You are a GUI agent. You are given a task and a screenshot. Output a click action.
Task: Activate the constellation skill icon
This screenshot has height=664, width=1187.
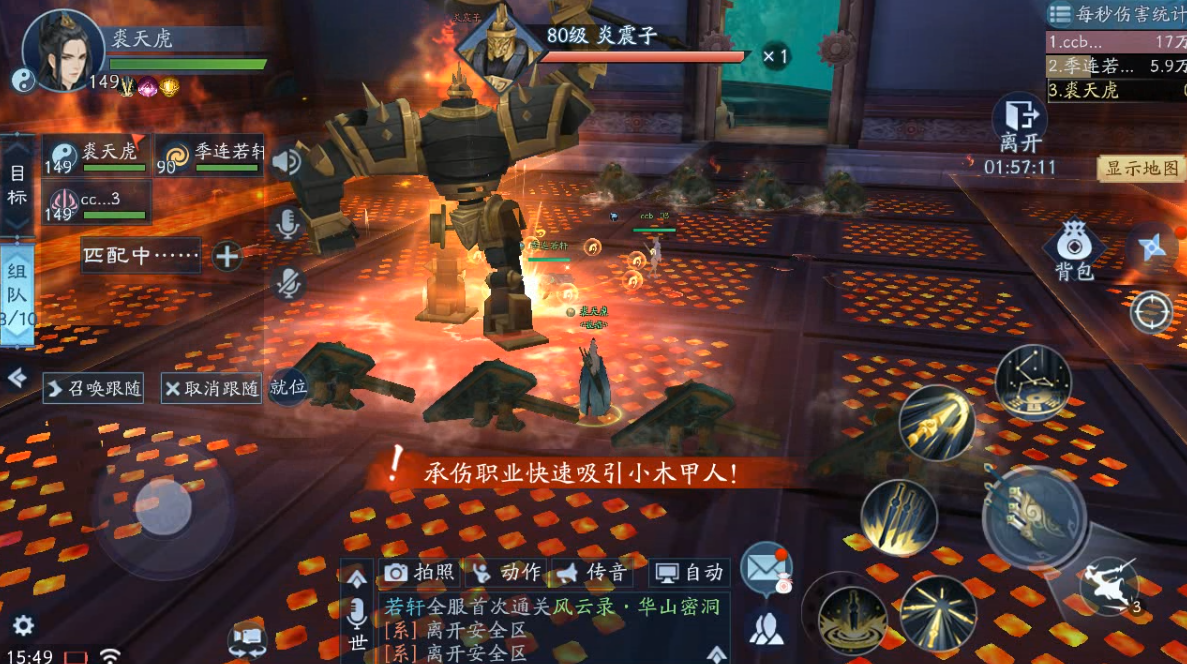(1032, 382)
